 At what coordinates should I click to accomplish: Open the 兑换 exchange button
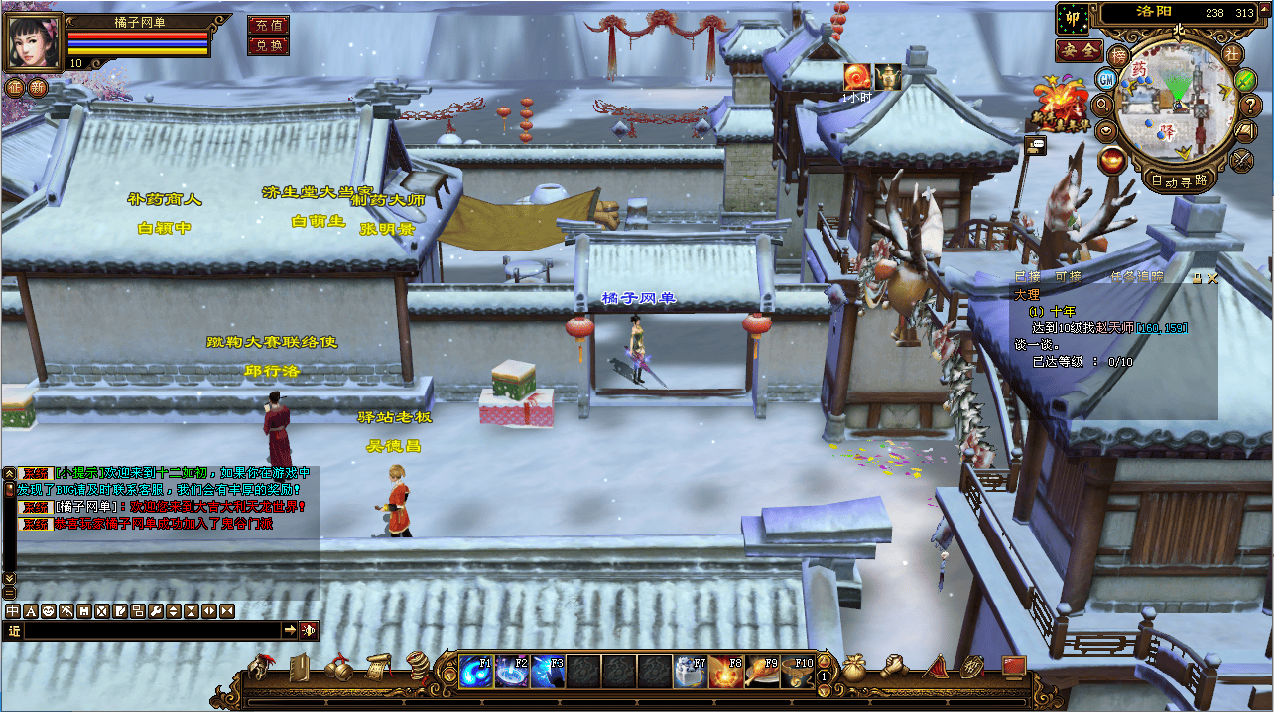coord(268,45)
